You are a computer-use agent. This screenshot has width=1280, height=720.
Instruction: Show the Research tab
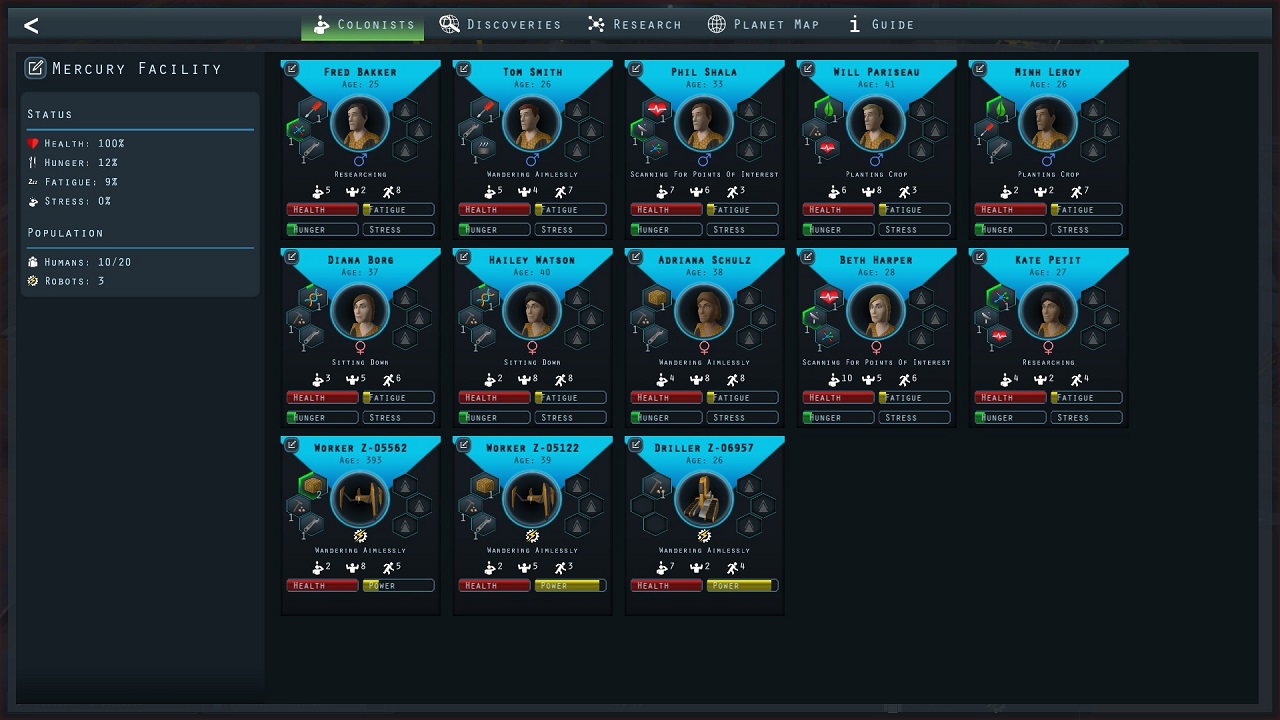coord(634,25)
